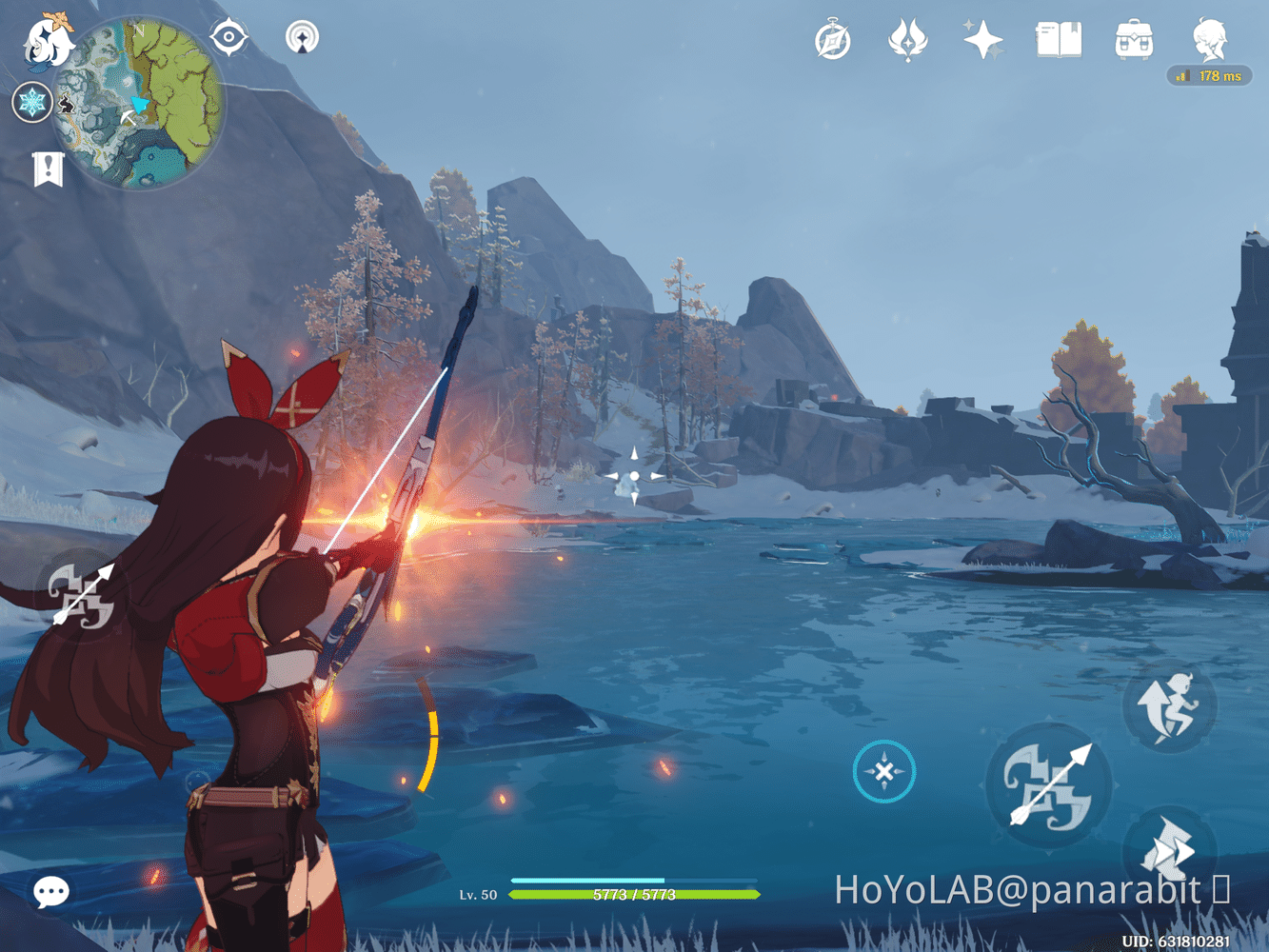Image resolution: width=1269 pixels, height=952 pixels.
Task: Tap Amber's 5773/5773 HP bar
Action: tap(633, 895)
